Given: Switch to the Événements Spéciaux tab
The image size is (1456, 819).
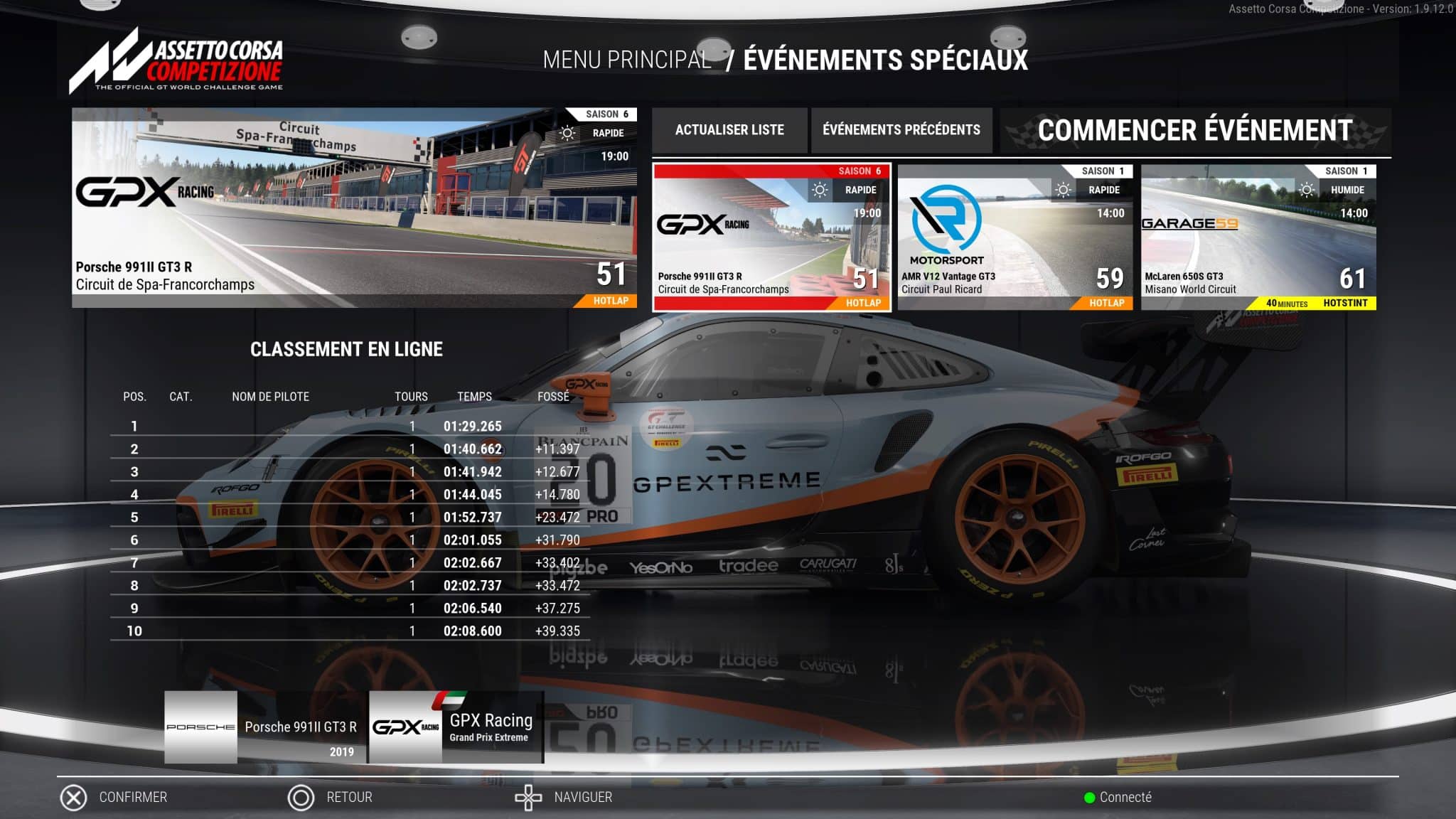Looking at the screenshot, I should coord(884,61).
